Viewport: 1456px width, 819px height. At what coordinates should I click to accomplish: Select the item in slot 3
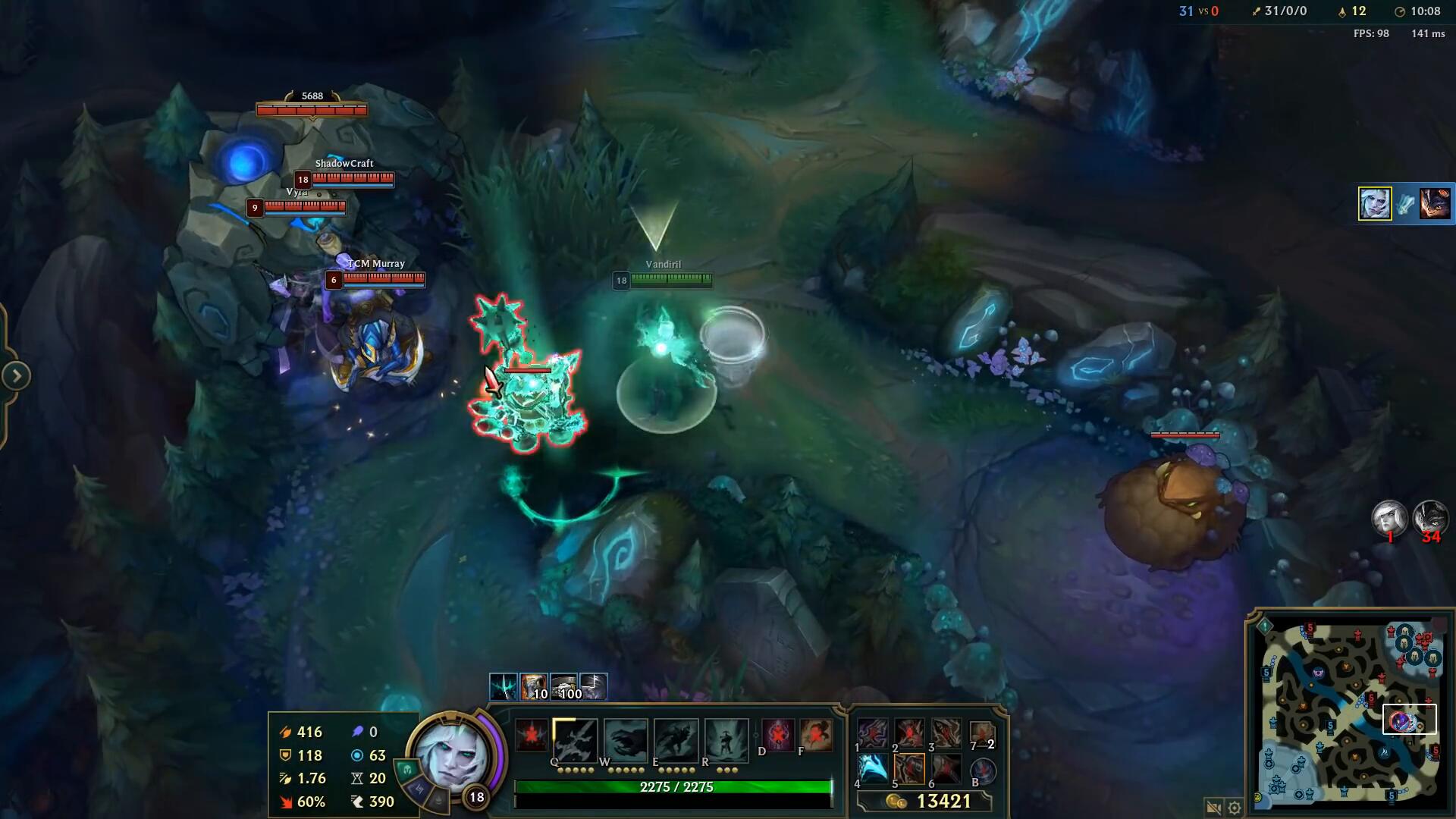click(x=946, y=734)
